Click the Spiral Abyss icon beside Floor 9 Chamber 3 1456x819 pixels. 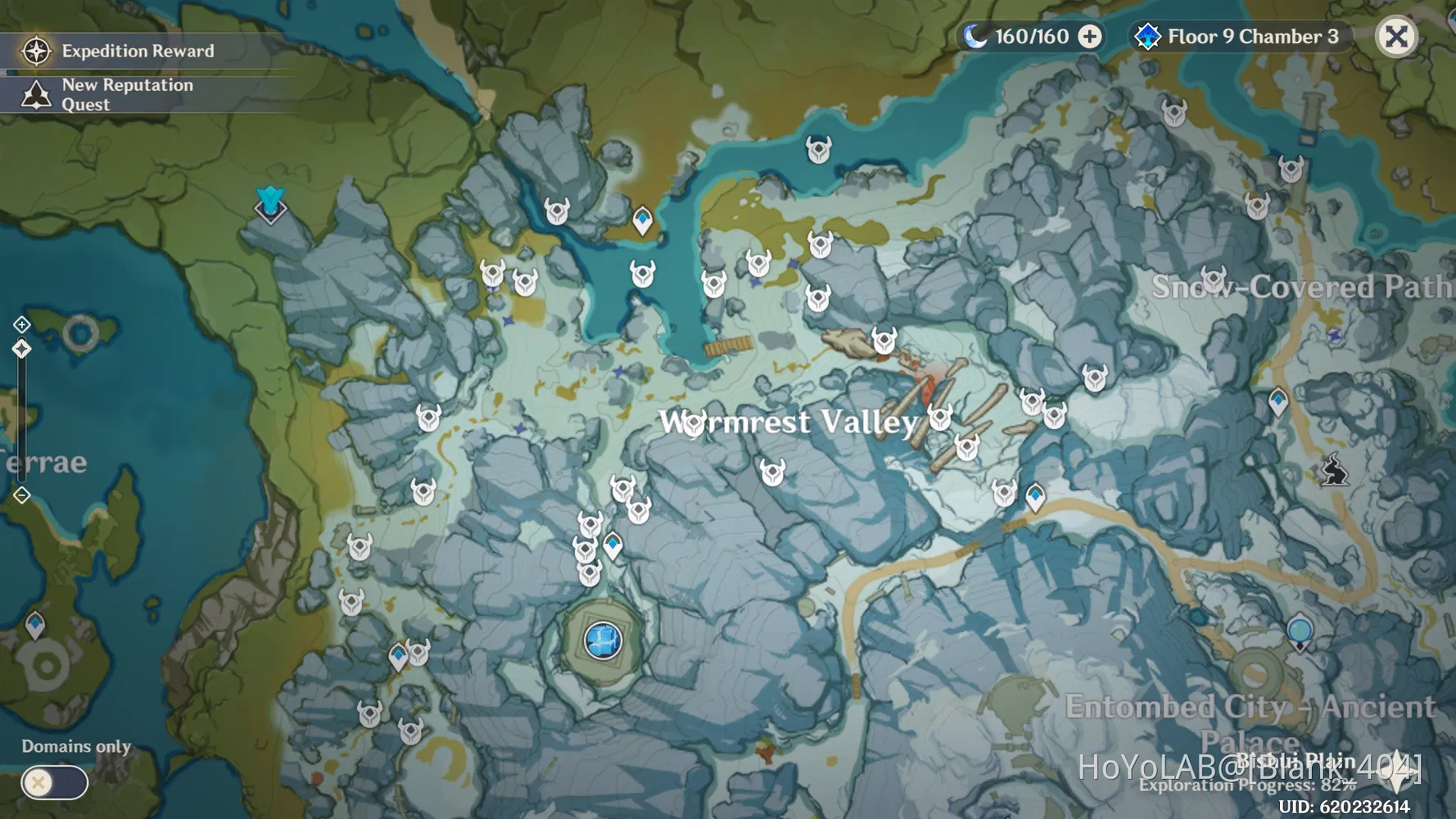click(x=1150, y=36)
